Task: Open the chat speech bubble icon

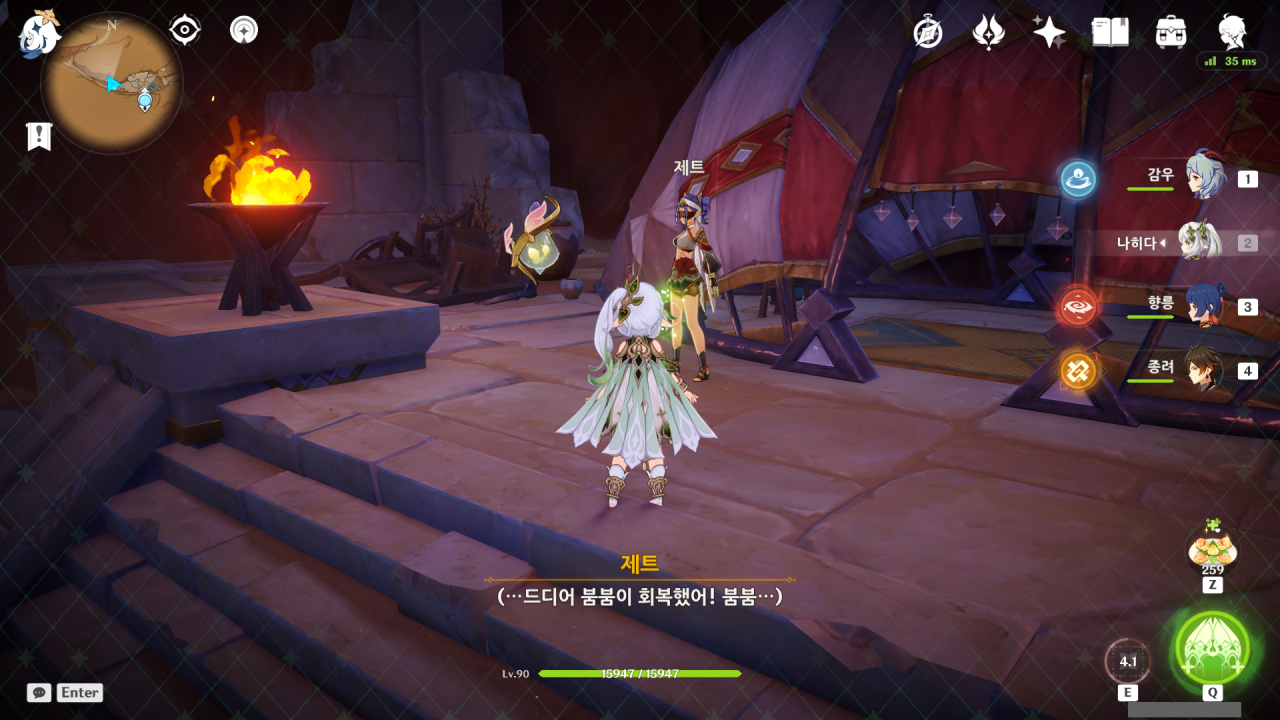Action: [x=39, y=692]
